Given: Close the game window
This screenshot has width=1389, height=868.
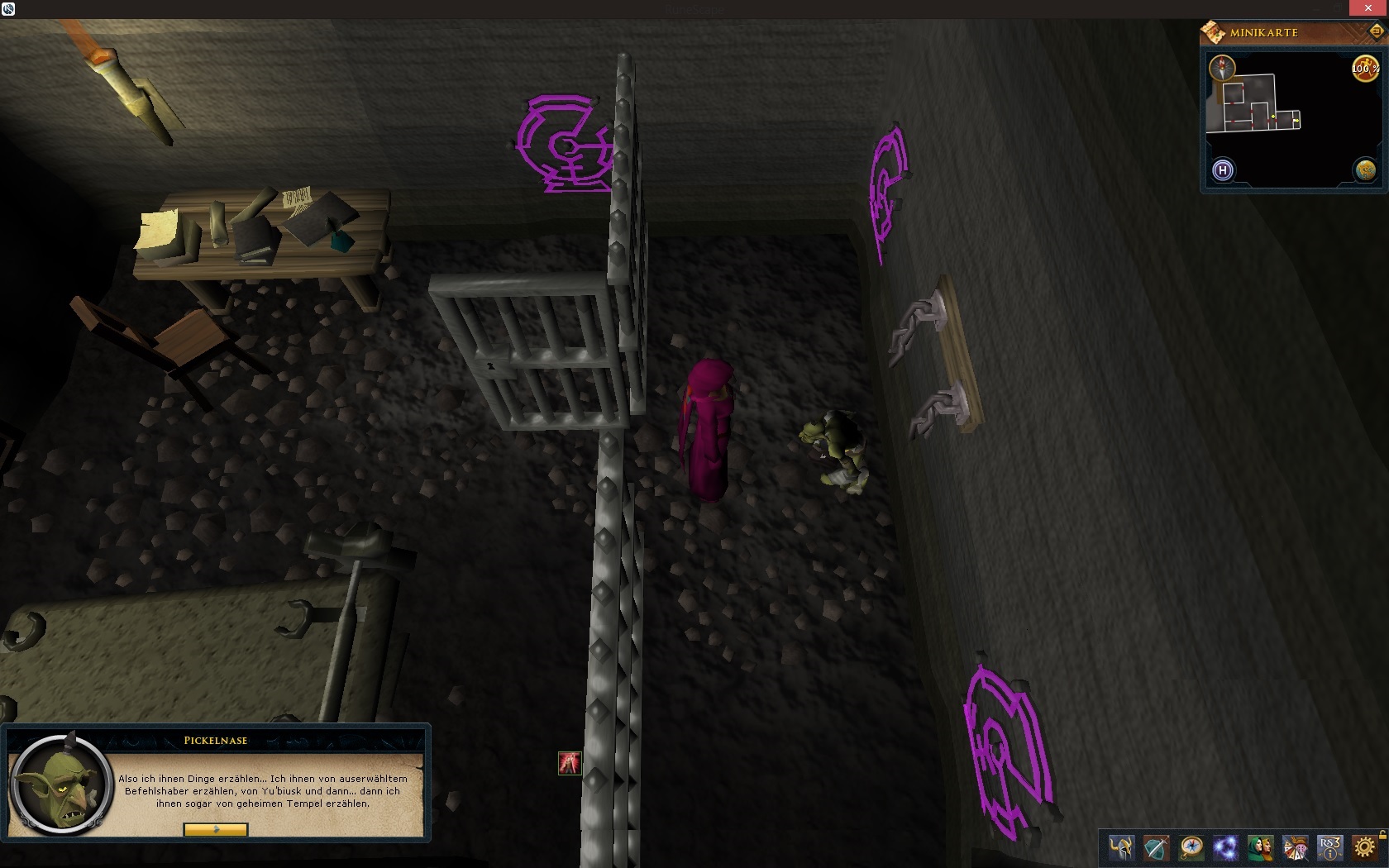Looking at the screenshot, I should coord(1368,8).
